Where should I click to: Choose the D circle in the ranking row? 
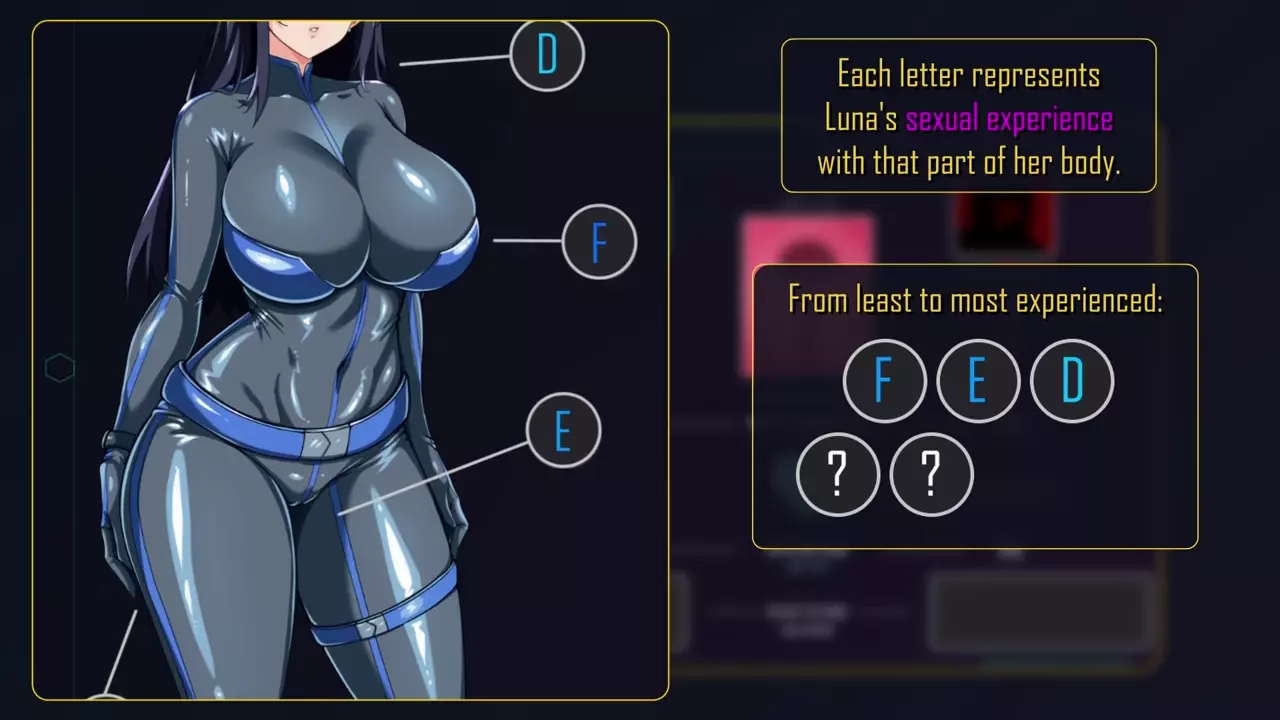coord(1071,381)
